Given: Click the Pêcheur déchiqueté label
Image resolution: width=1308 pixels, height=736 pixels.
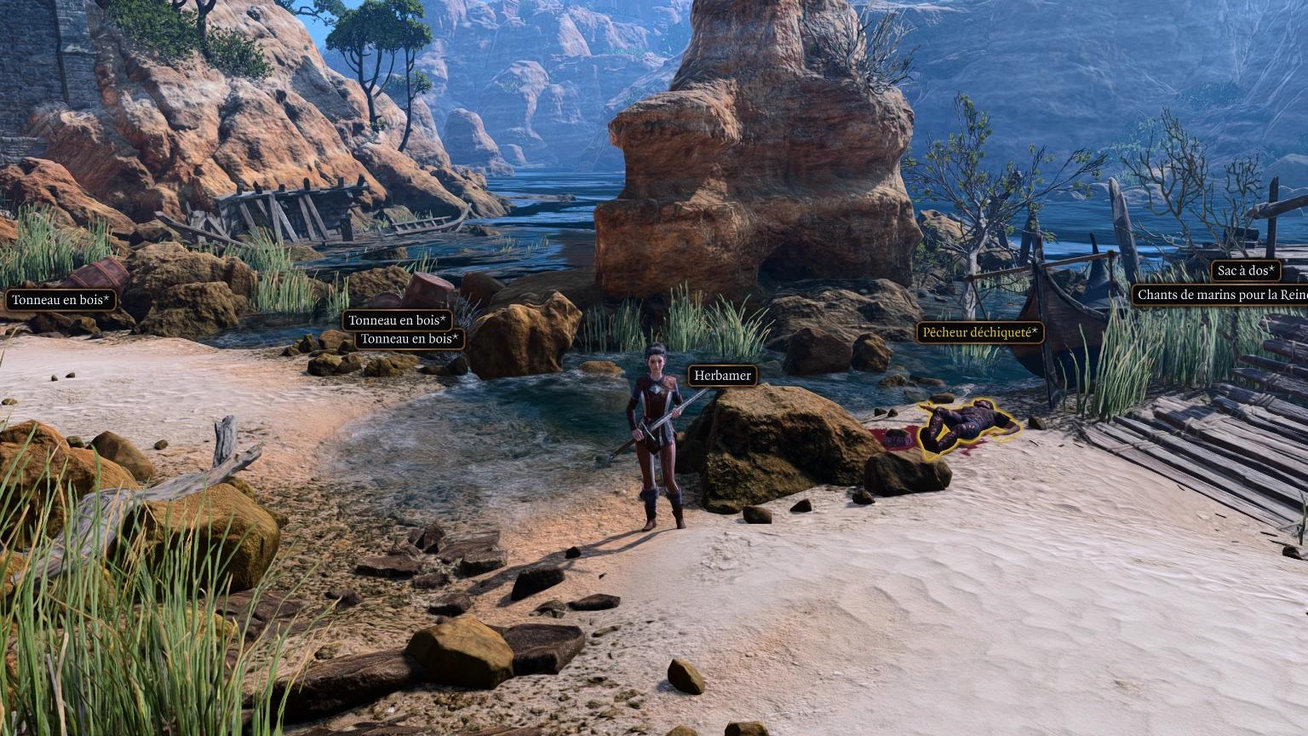Looking at the screenshot, I should [x=980, y=332].
